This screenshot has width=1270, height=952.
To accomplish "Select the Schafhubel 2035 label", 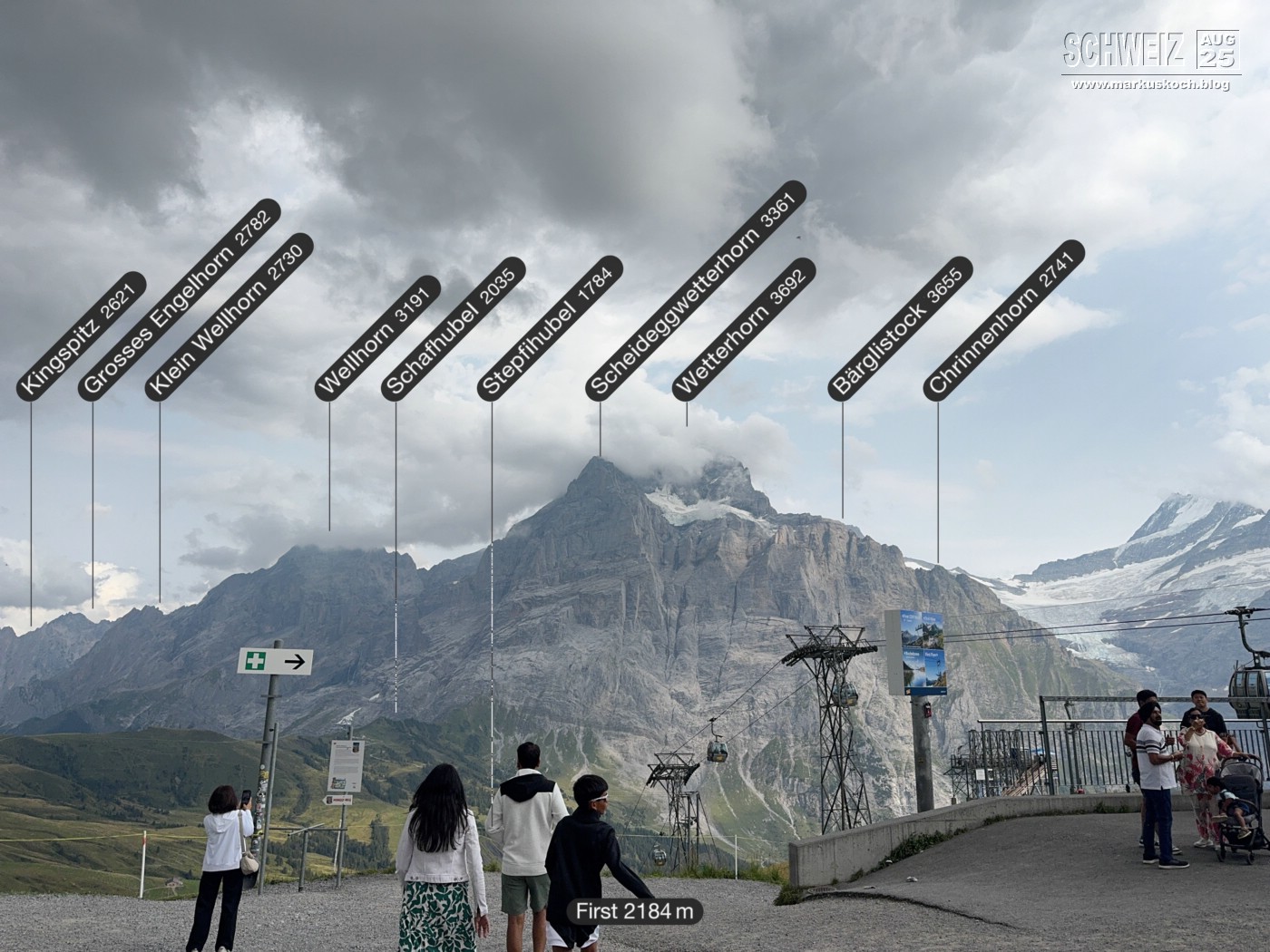I will [454, 329].
